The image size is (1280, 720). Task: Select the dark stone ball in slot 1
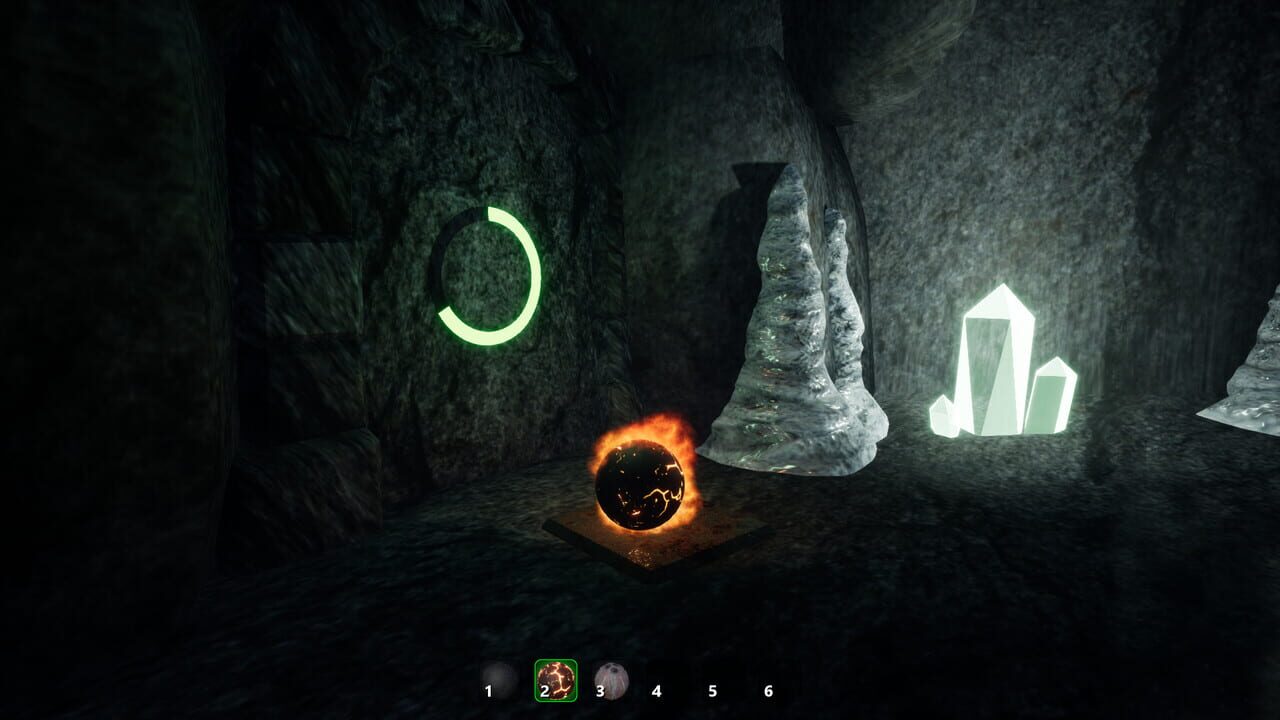point(498,681)
